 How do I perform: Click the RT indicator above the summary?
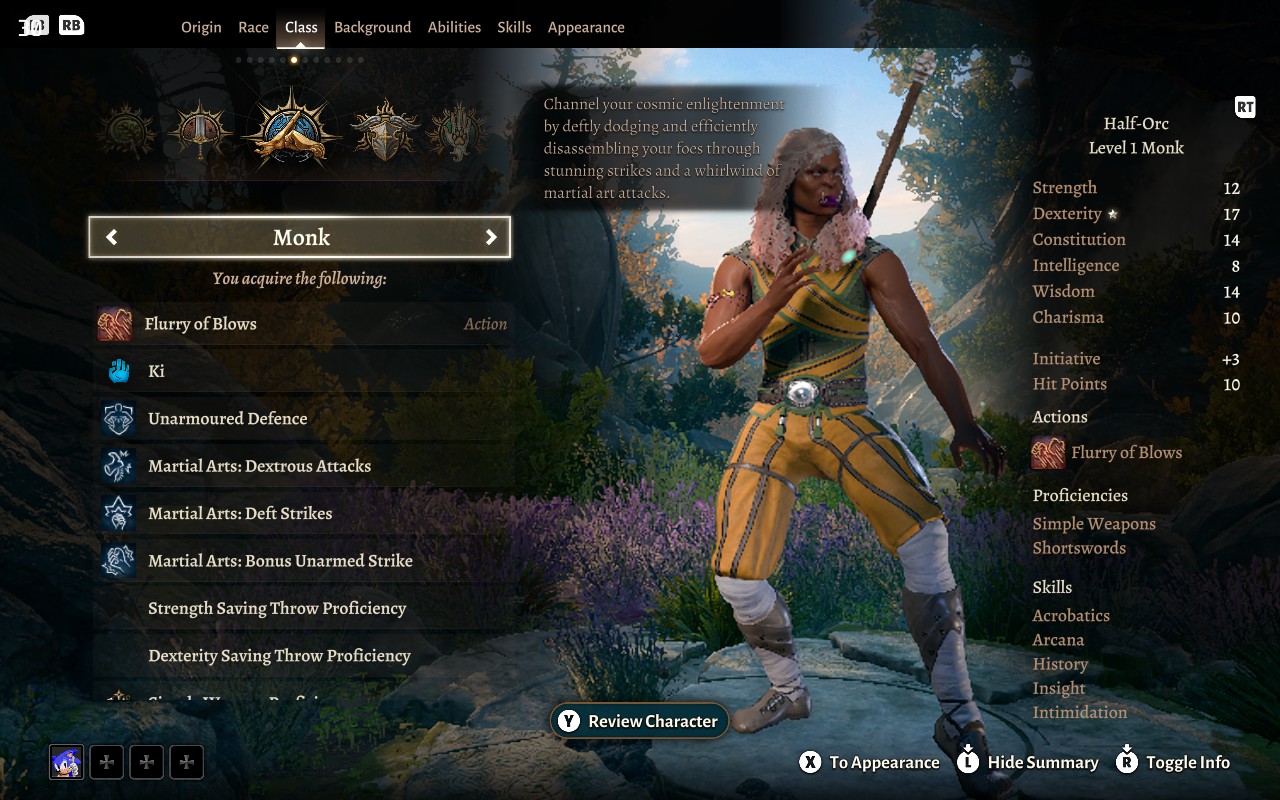1245,107
